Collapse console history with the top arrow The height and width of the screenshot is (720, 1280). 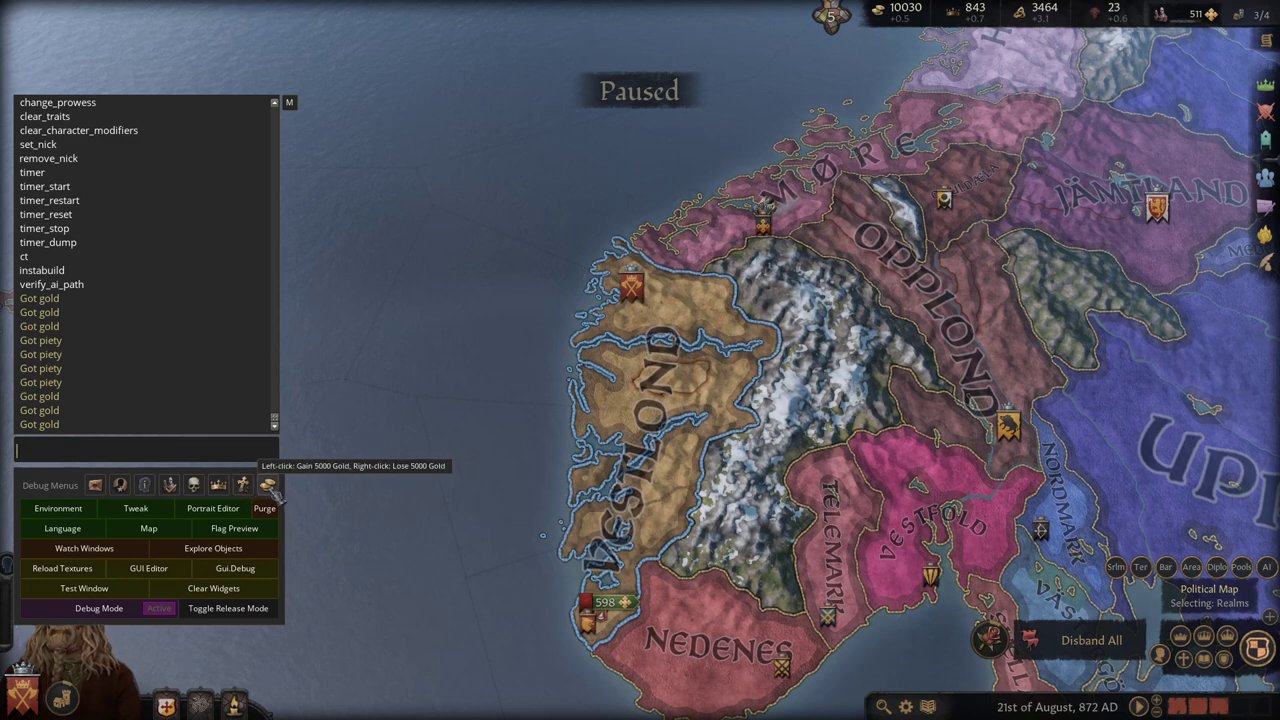pyautogui.click(x=274, y=102)
